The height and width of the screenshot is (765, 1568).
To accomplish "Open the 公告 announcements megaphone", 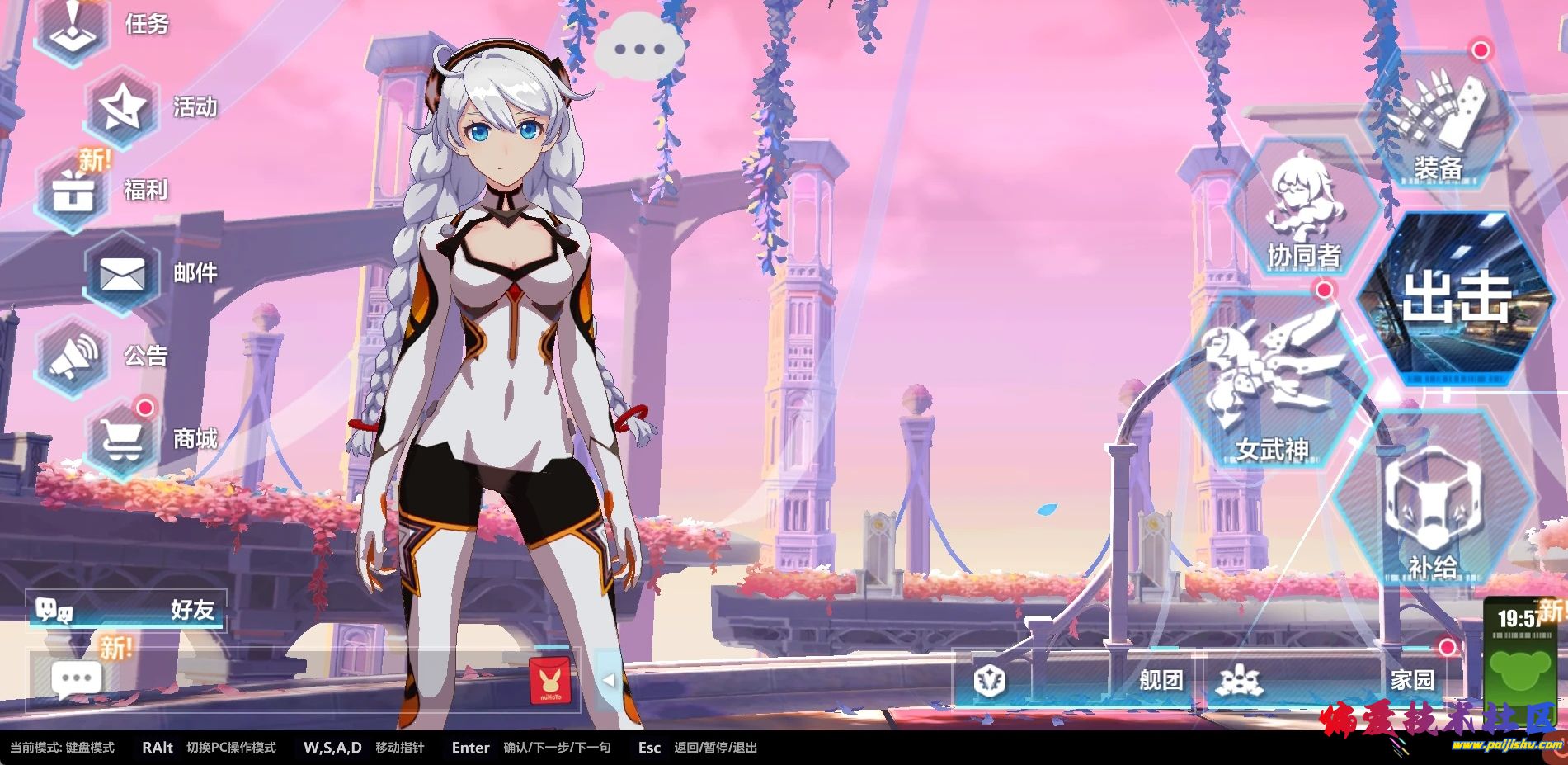I will (x=74, y=356).
